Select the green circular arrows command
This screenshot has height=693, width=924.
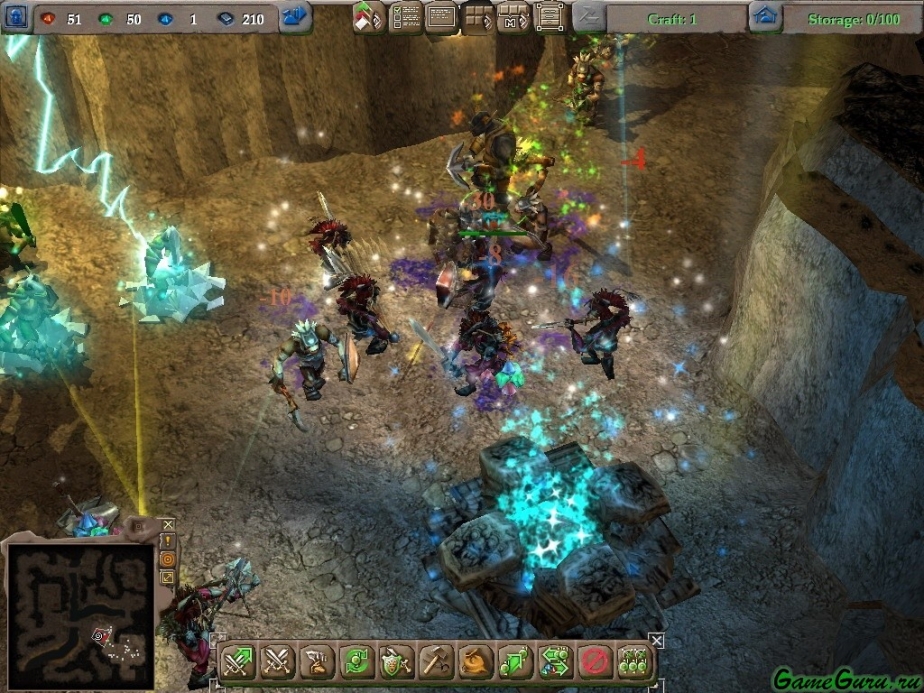tap(356, 661)
